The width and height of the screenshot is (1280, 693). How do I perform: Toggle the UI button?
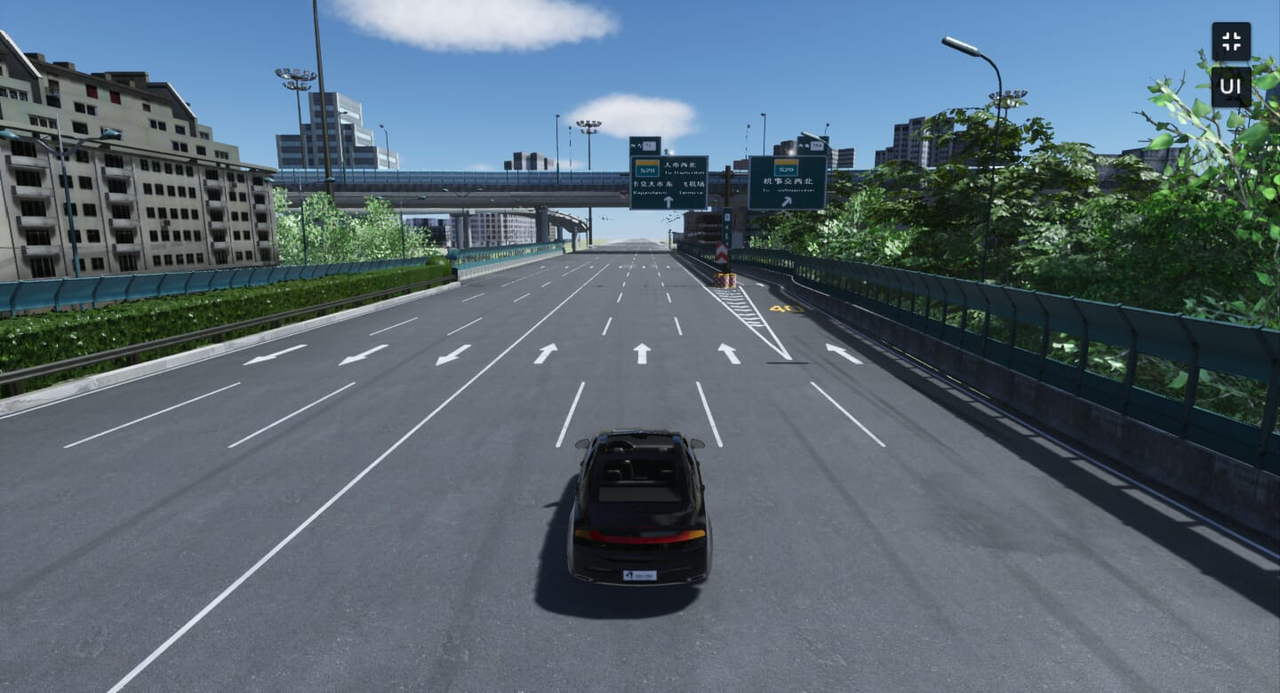(1231, 87)
